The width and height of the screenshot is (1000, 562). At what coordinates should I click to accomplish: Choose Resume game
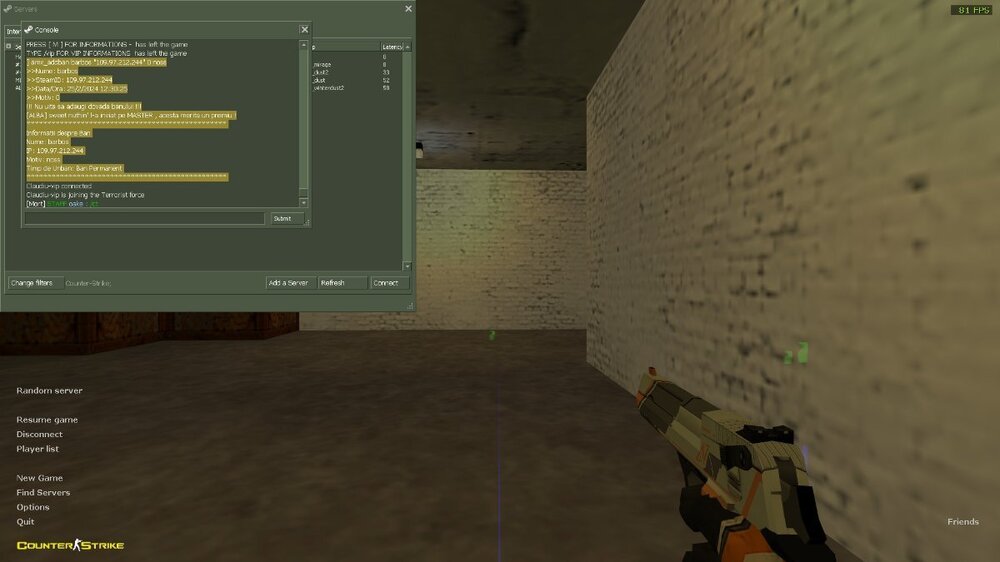47,420
